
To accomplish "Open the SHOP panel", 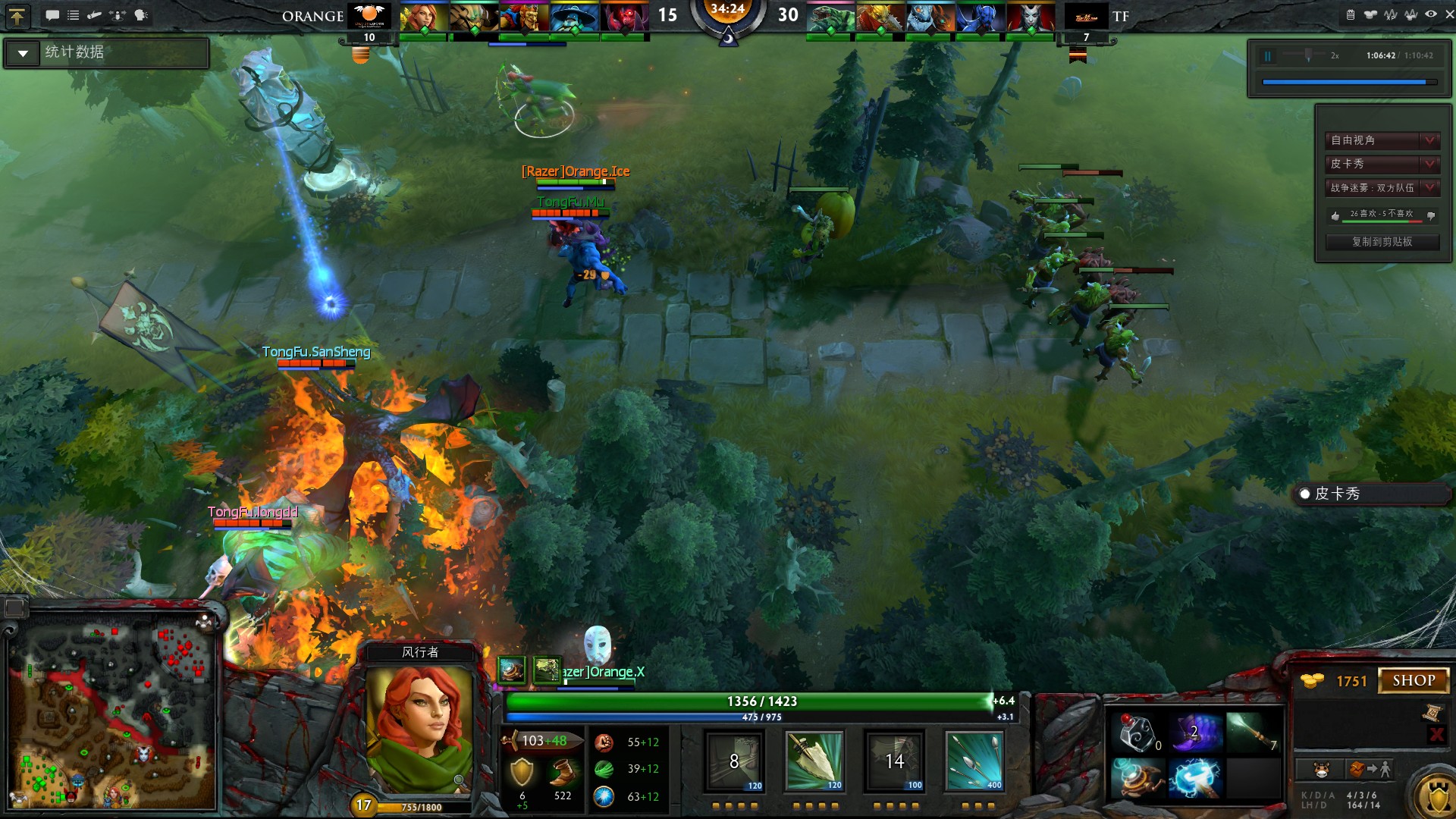I will pos(1413,680).
